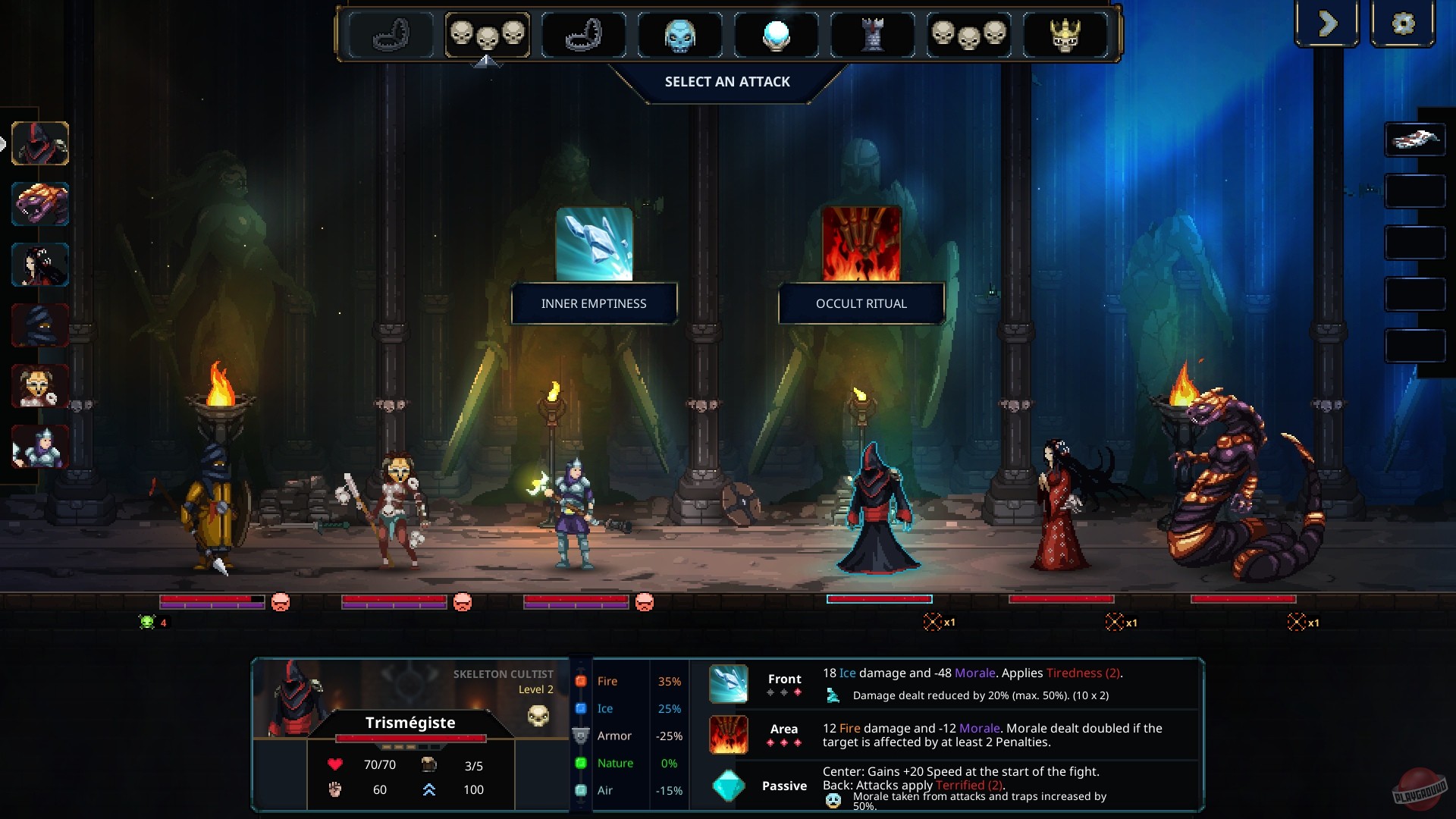Pick the tower ability icon in the top bar

(x=872, y=34)
